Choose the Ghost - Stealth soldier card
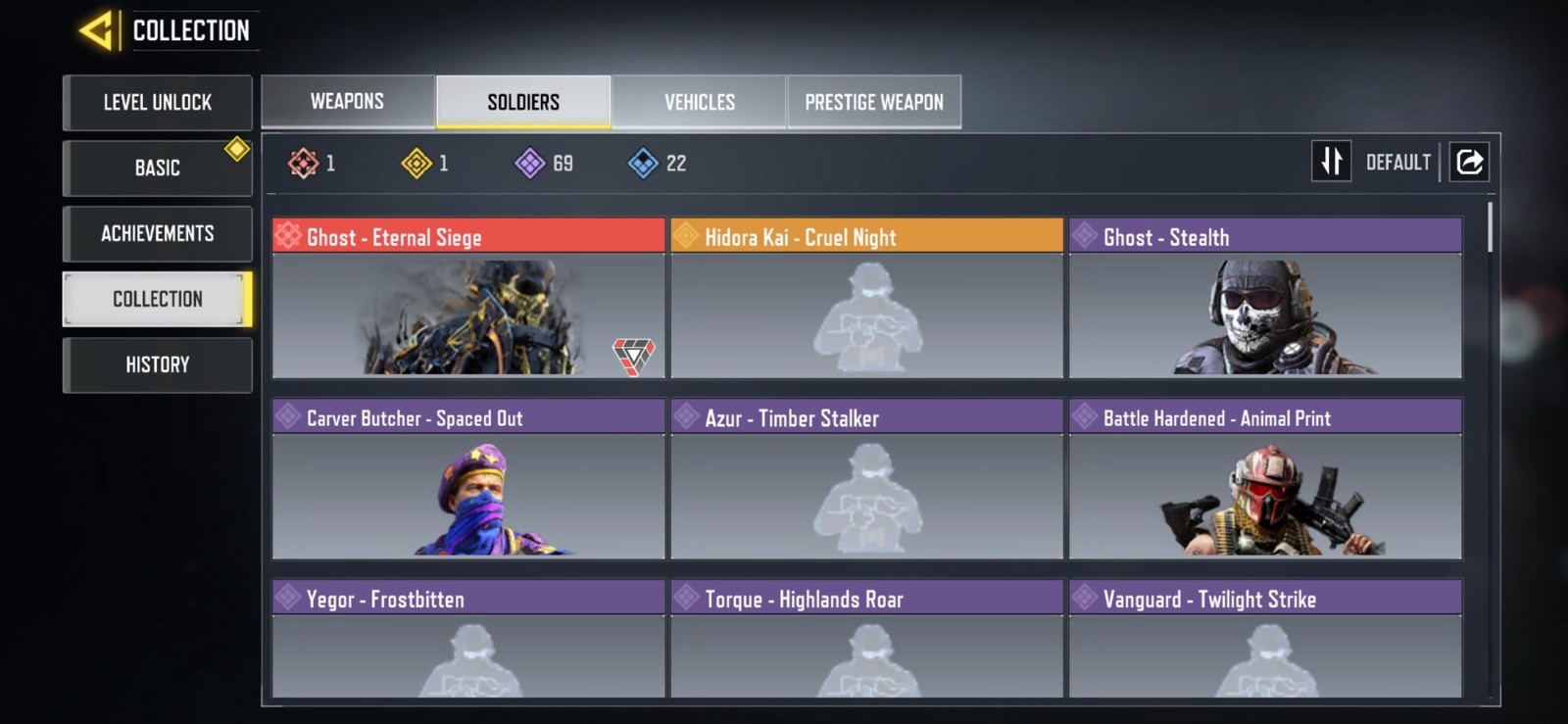Viewport: 1568px width, 724px height. click(x=1265, y=298)
